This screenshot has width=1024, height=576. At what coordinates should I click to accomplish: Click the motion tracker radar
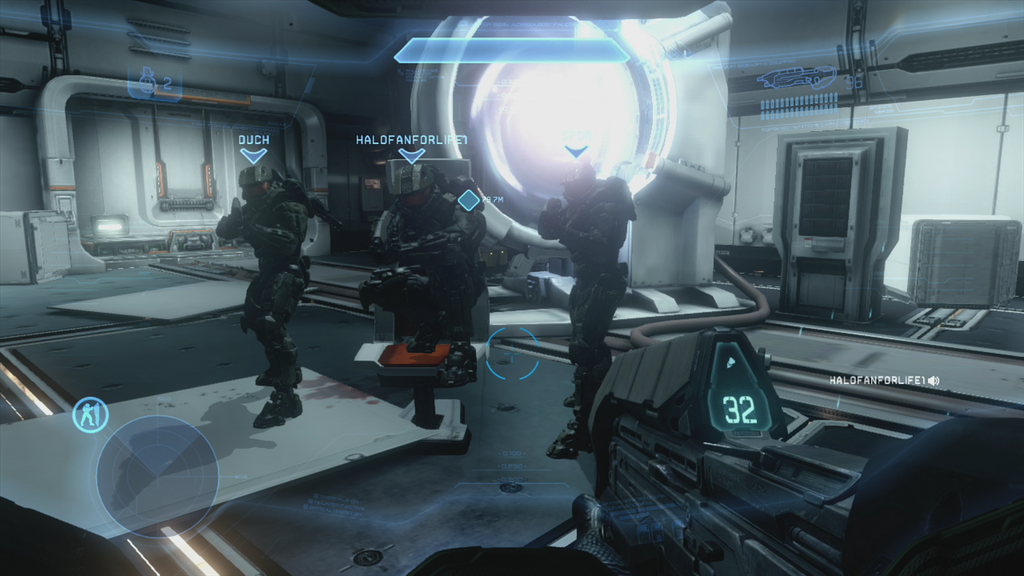(x=157, y=476)
